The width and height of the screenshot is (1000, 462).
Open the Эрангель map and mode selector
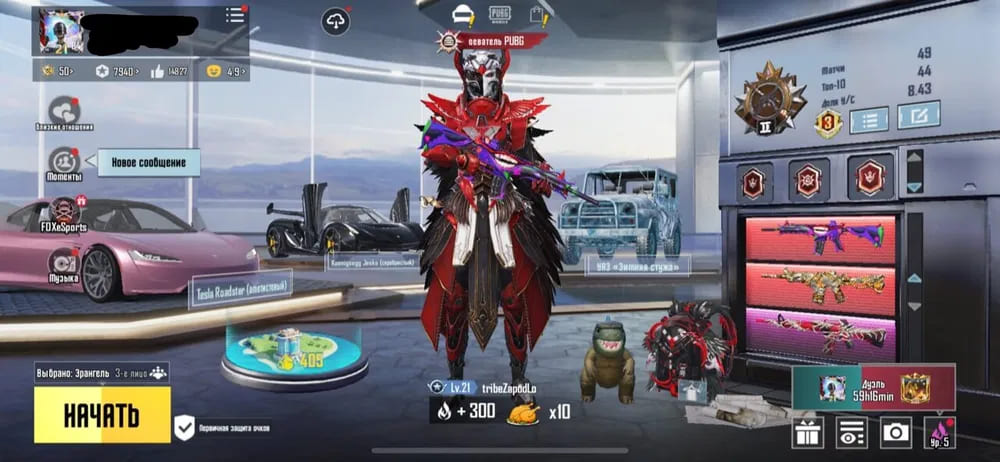(101, 373)
